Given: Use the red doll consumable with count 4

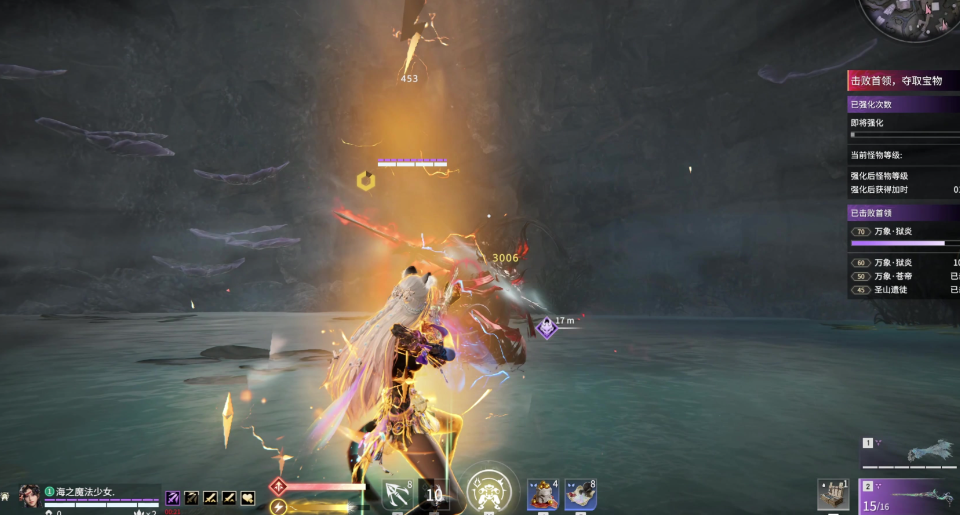Looking at the screenshot, I should pyautogui.click(x=542, y=495).
